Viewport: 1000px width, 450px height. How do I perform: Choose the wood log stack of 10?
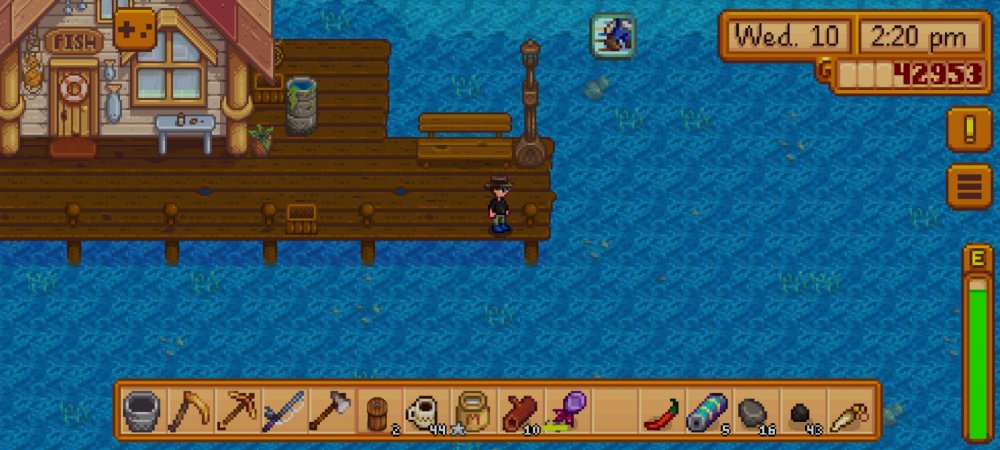(518, 410)
